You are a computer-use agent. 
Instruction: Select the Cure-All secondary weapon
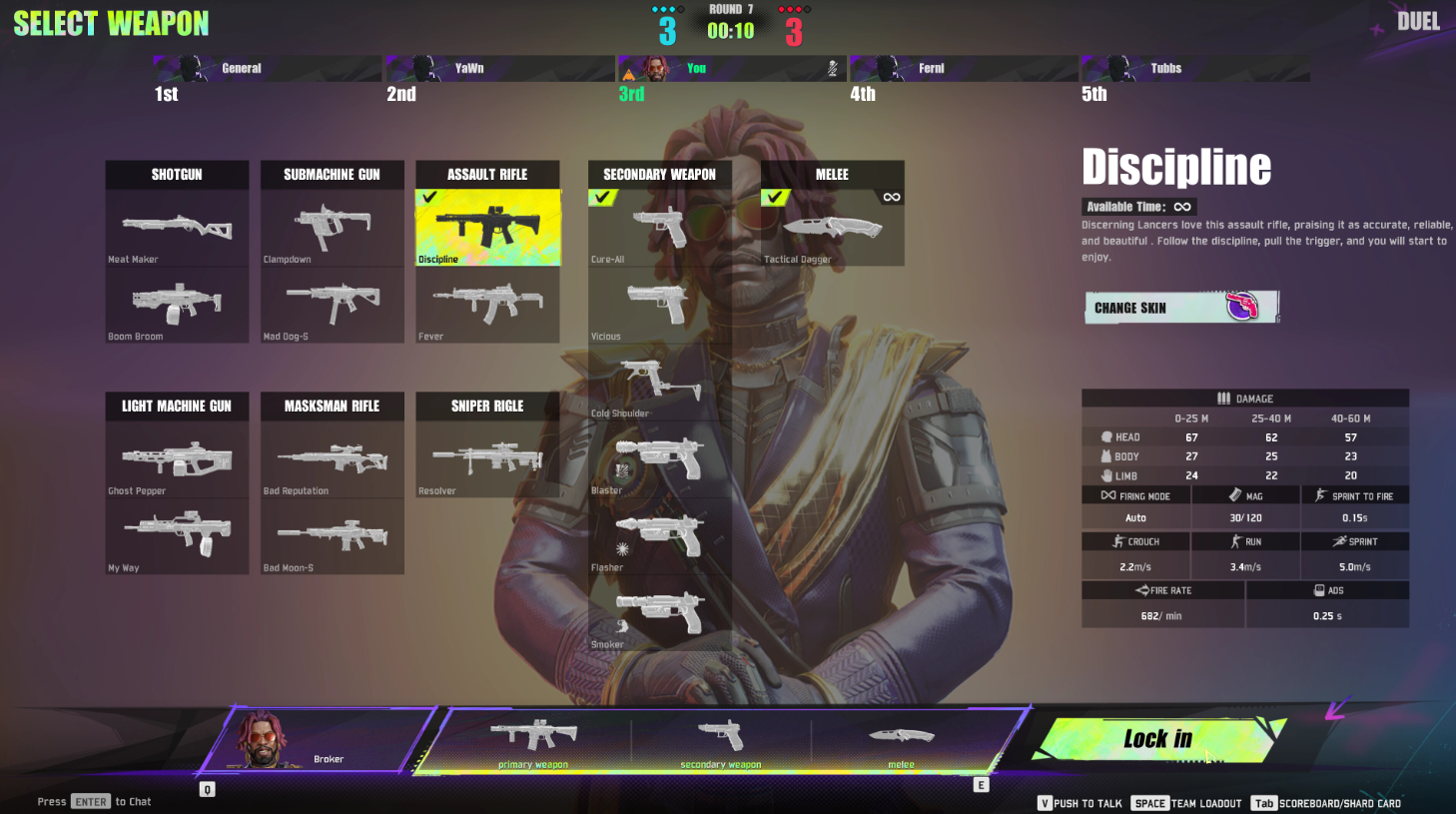[659, 228]
